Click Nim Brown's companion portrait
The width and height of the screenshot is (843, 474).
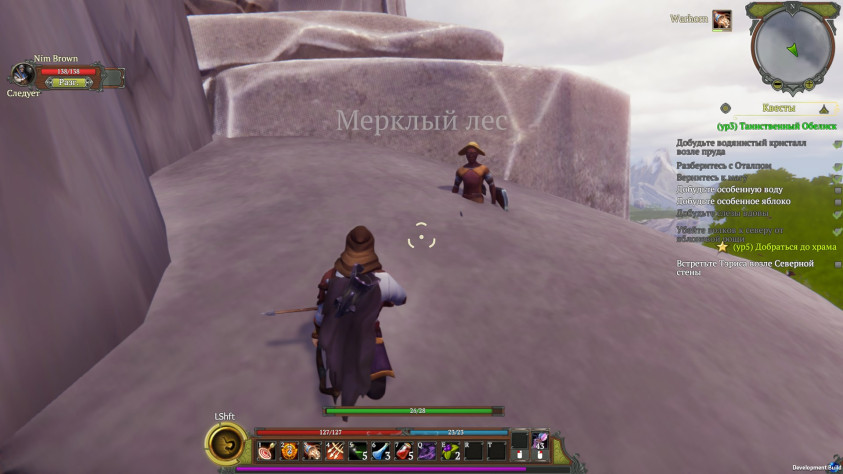click(x=23, y=74)
